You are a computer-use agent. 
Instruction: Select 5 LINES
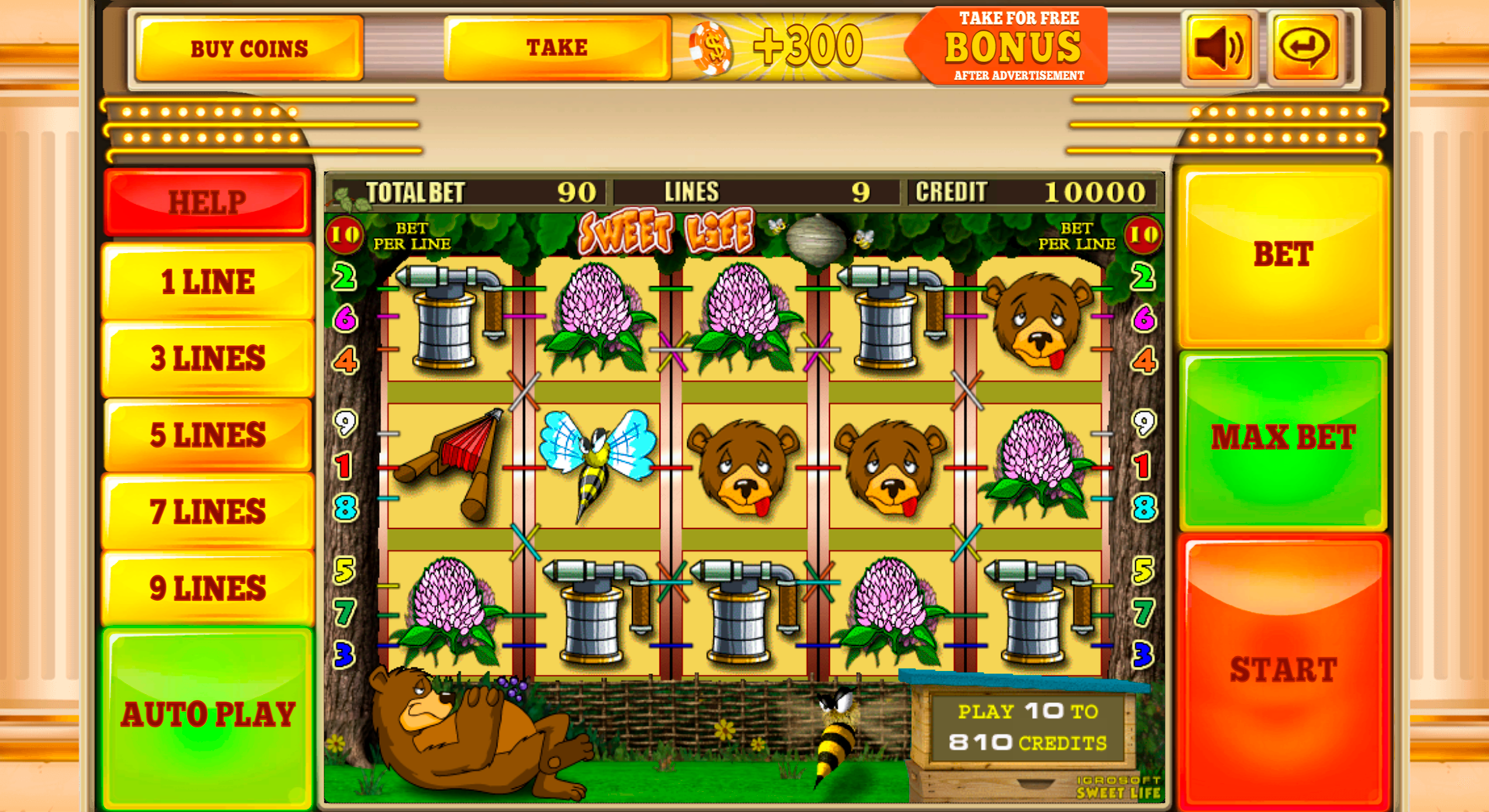click(x=206, y=434)
